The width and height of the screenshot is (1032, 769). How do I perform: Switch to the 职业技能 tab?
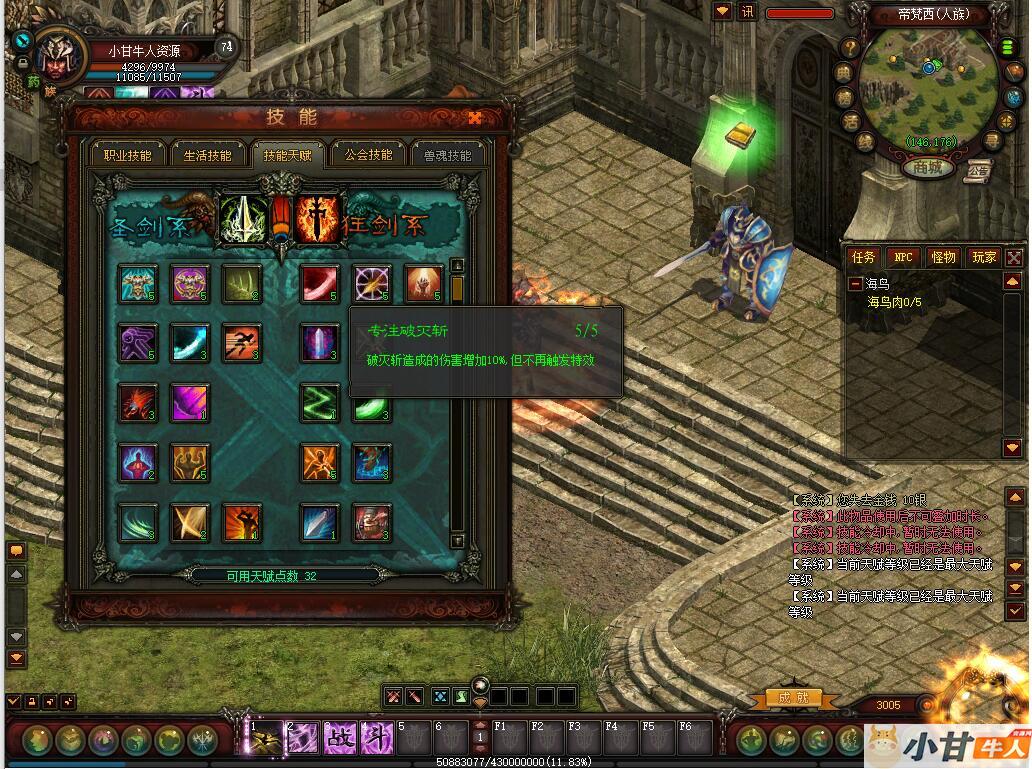[x=127, y=155]
